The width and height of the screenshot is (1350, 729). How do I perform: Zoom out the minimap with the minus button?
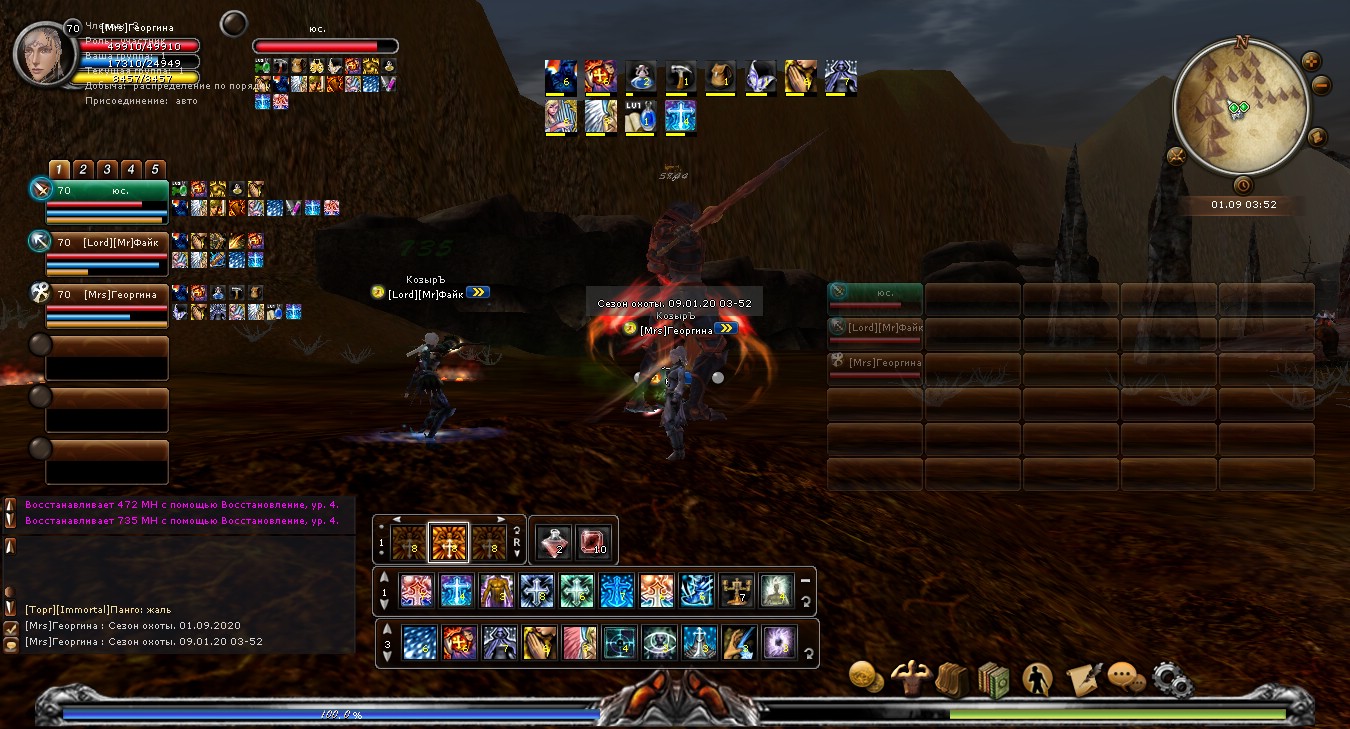(x=1321, y=86)
